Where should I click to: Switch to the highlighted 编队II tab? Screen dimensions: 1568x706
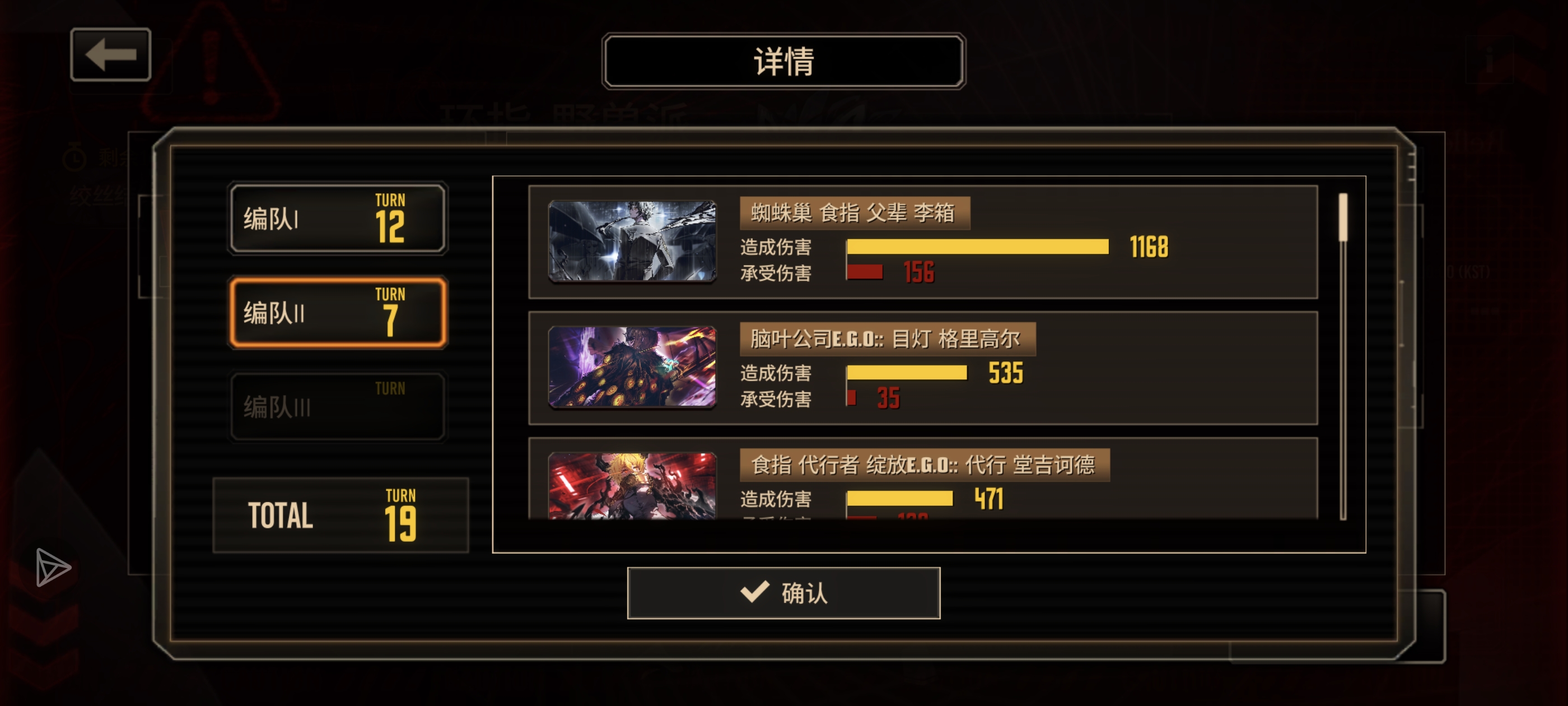(337, 314)
